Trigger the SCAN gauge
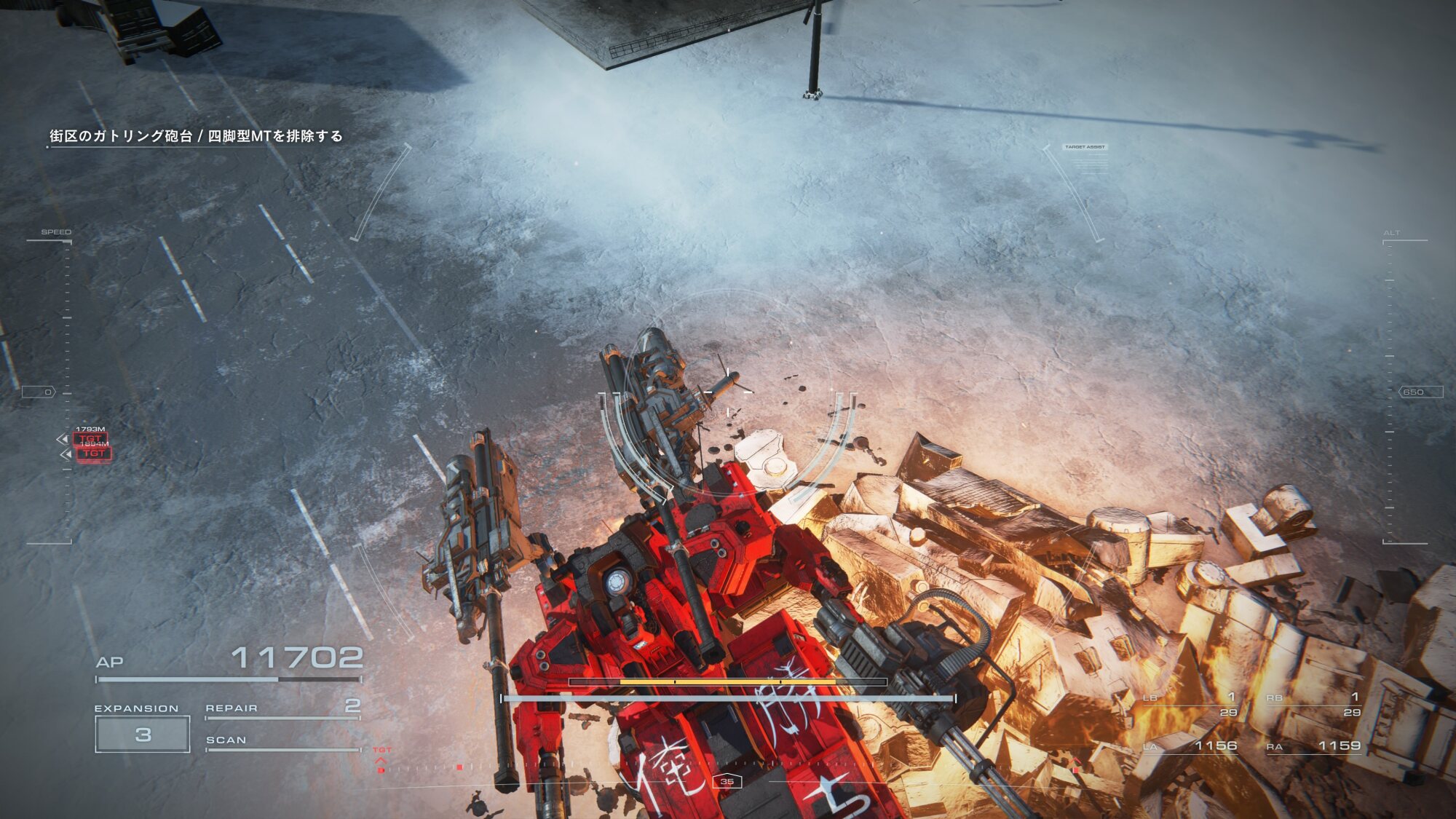 point(282,741)
